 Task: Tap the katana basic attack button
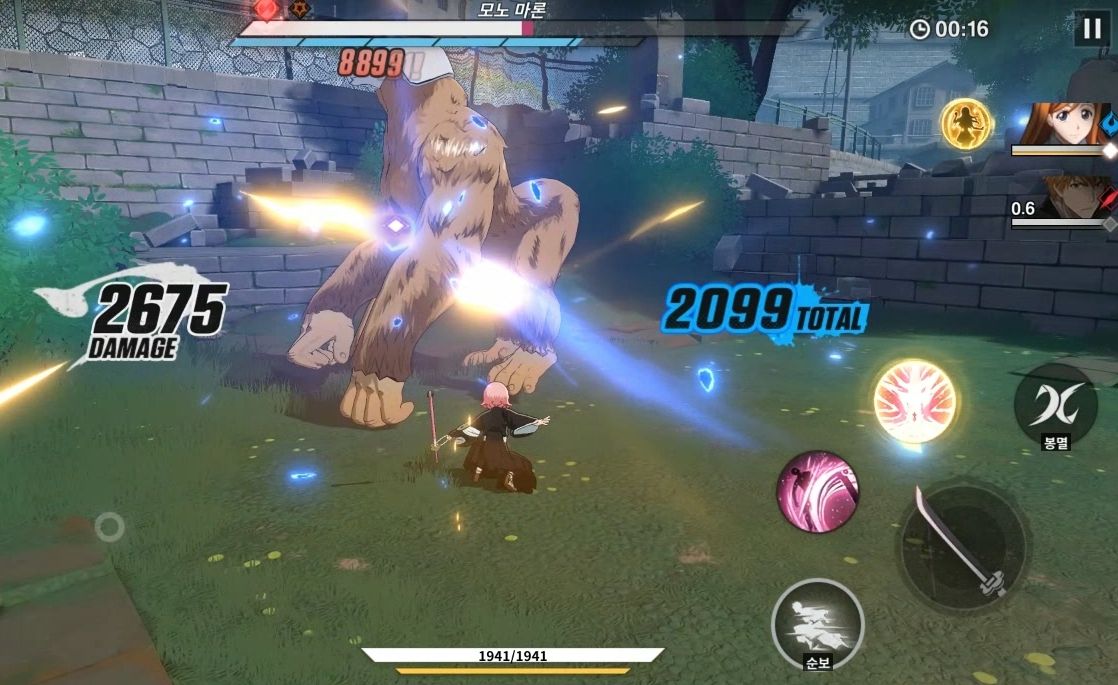962,545
